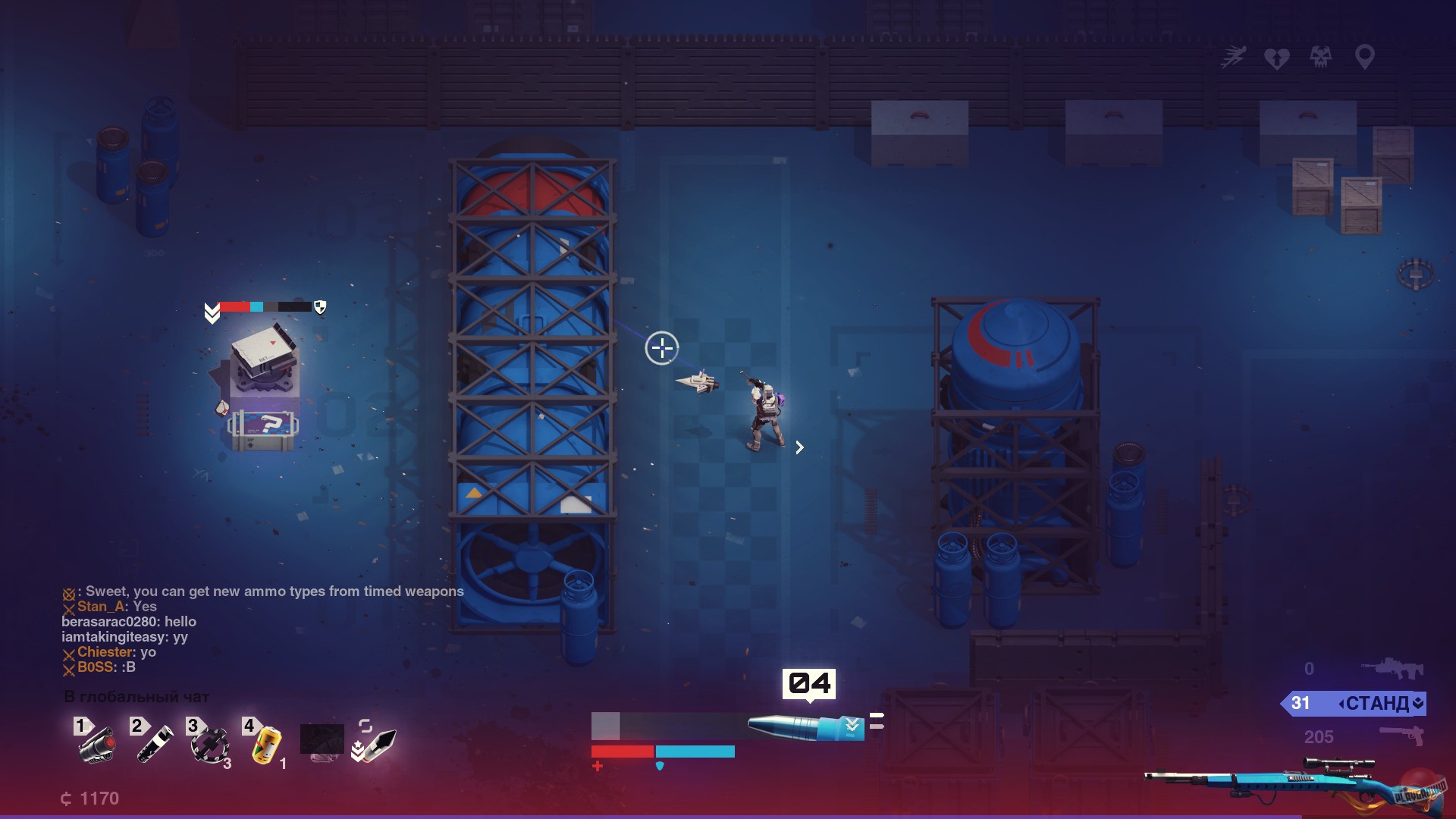This screenshot has height=819, width=1456.
Task: Open the global chat field В глобальный чат
Action: [135, 695]
